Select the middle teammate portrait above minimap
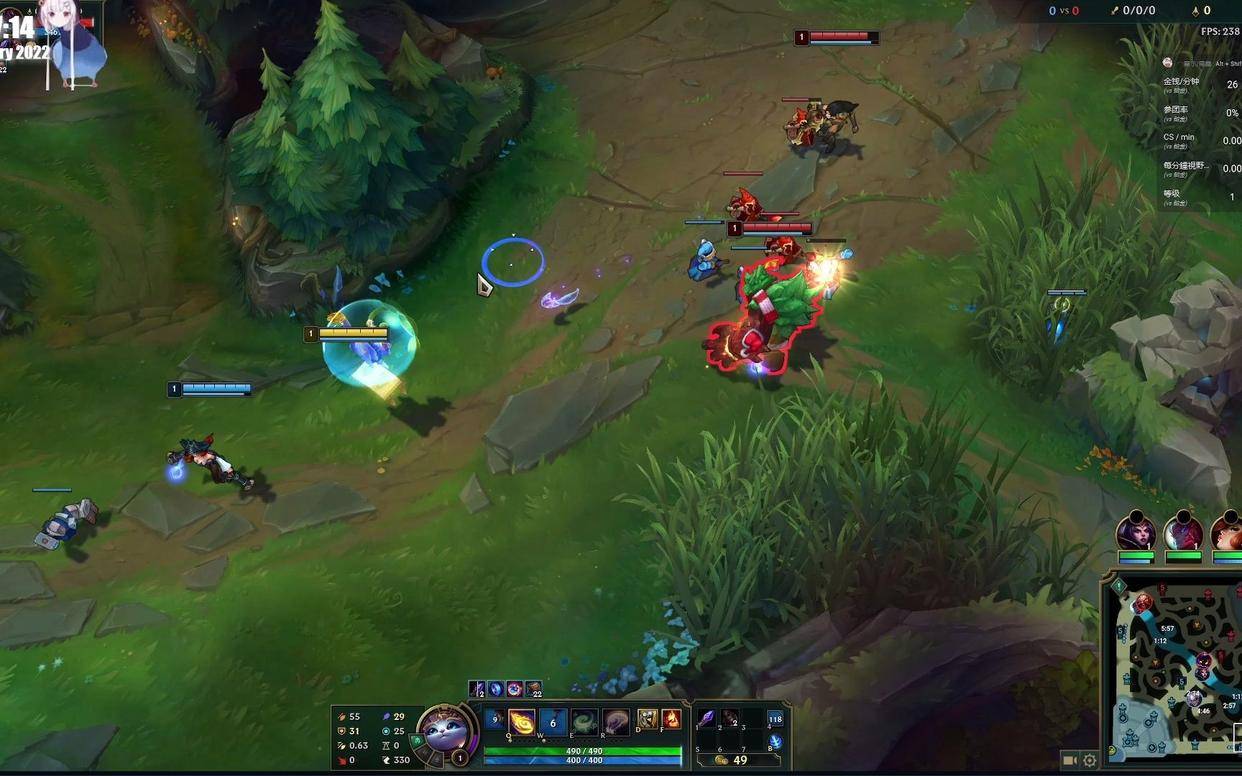Image resolution: width=1242 pixels, height=776 pixels. pos(1183,533)
